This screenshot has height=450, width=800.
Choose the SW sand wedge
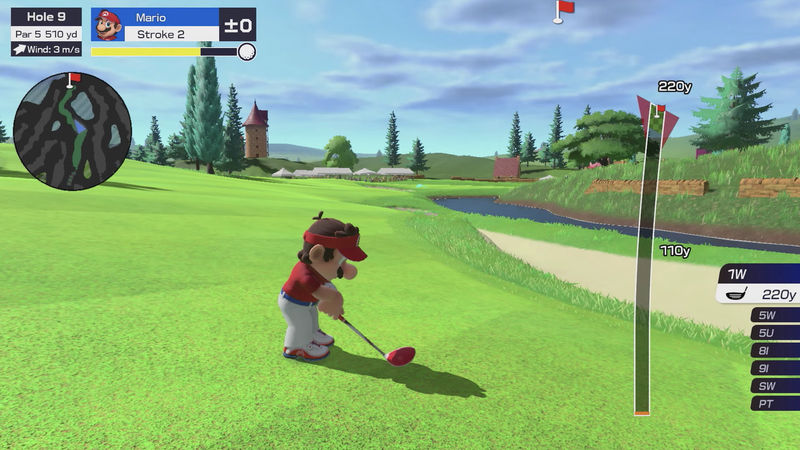click(773, 386)
